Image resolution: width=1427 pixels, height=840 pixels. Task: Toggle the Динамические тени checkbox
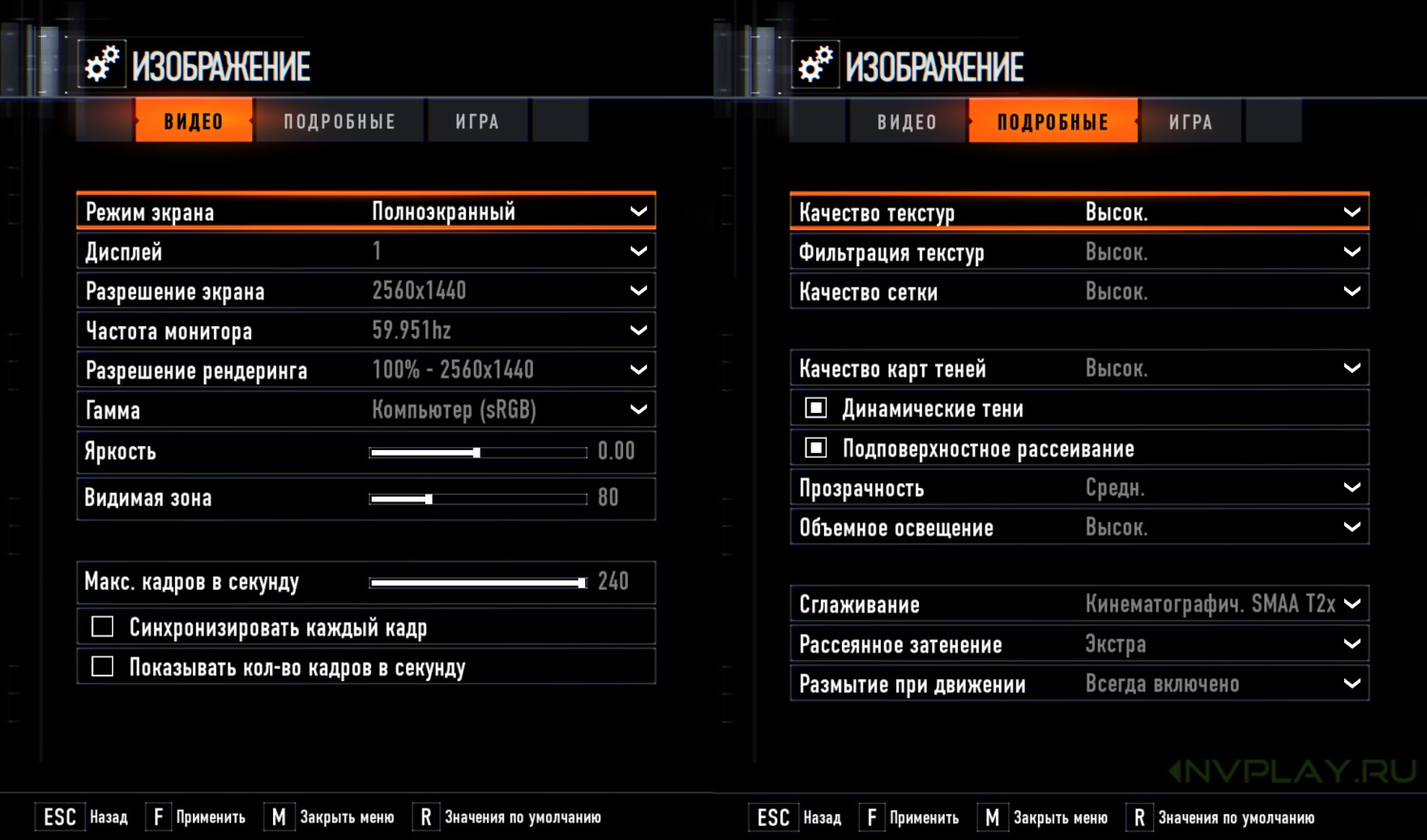tap(816, 408)
